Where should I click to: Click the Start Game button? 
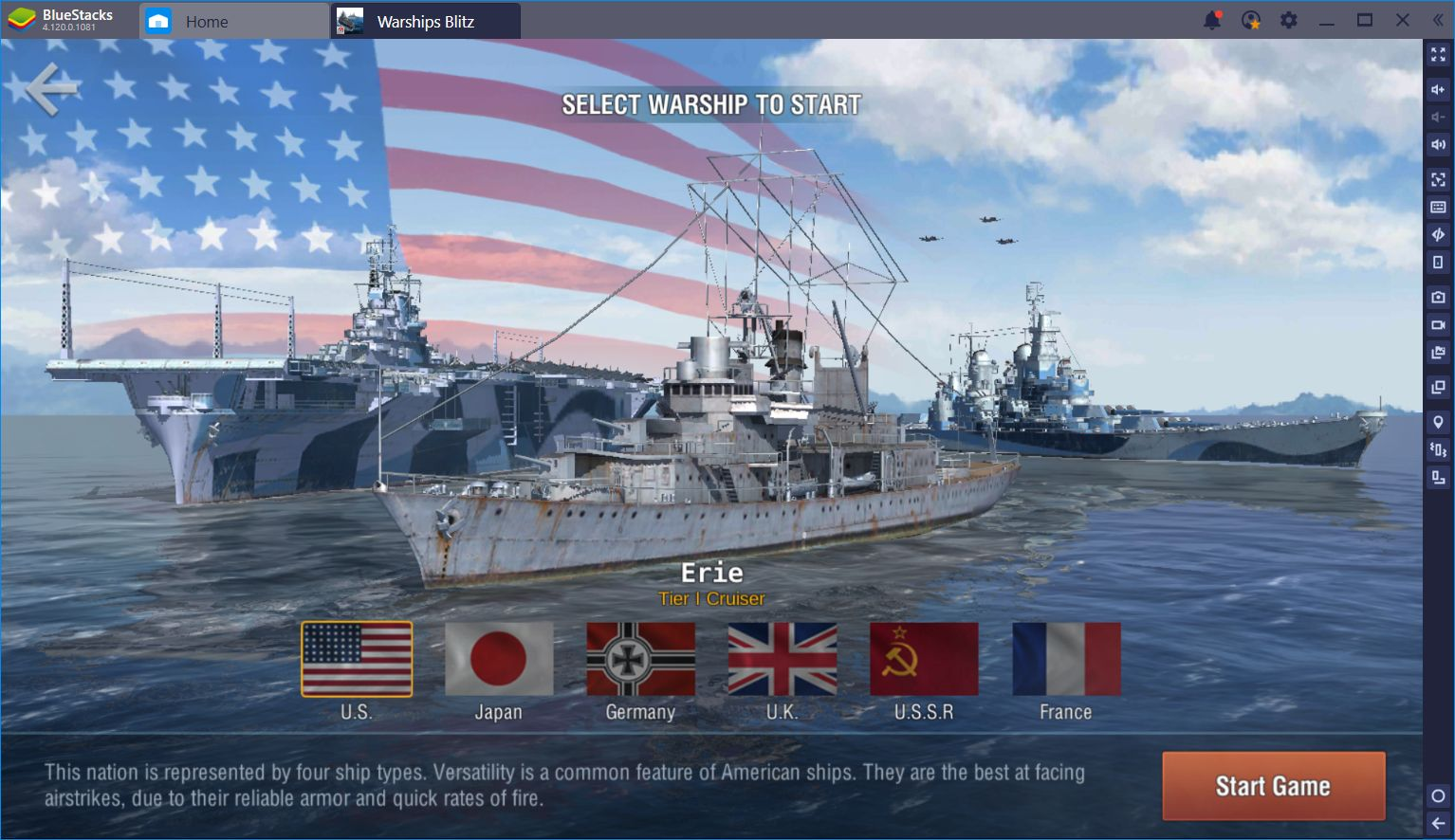click(1273, 786)
